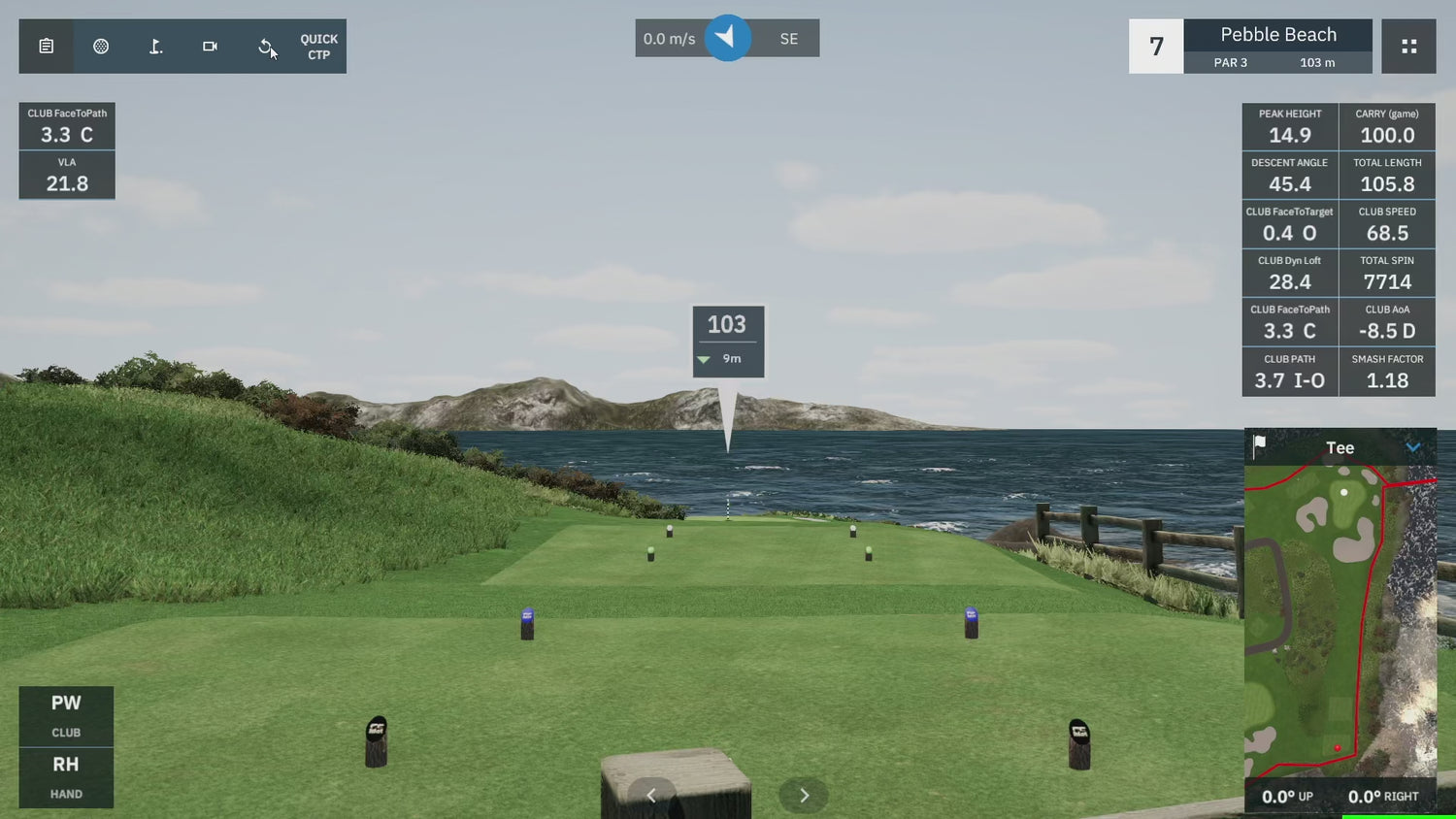The width and height of the screenshot is (1456, 819).
Task: Click the 0.0 m/s wind speed field
Action: 669,38
